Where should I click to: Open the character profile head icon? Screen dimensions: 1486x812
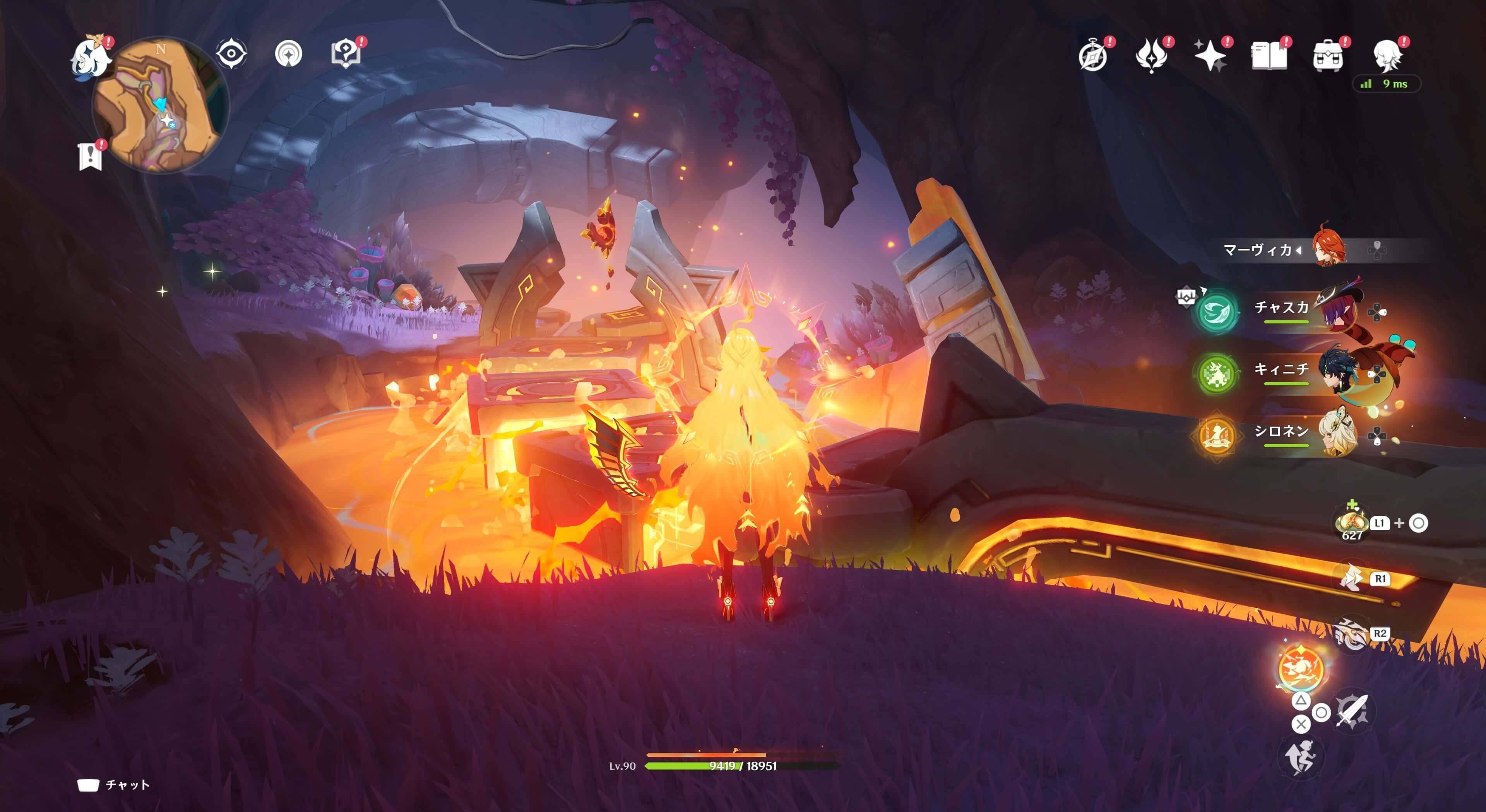pyautogui.click(x=1387, y=56)
